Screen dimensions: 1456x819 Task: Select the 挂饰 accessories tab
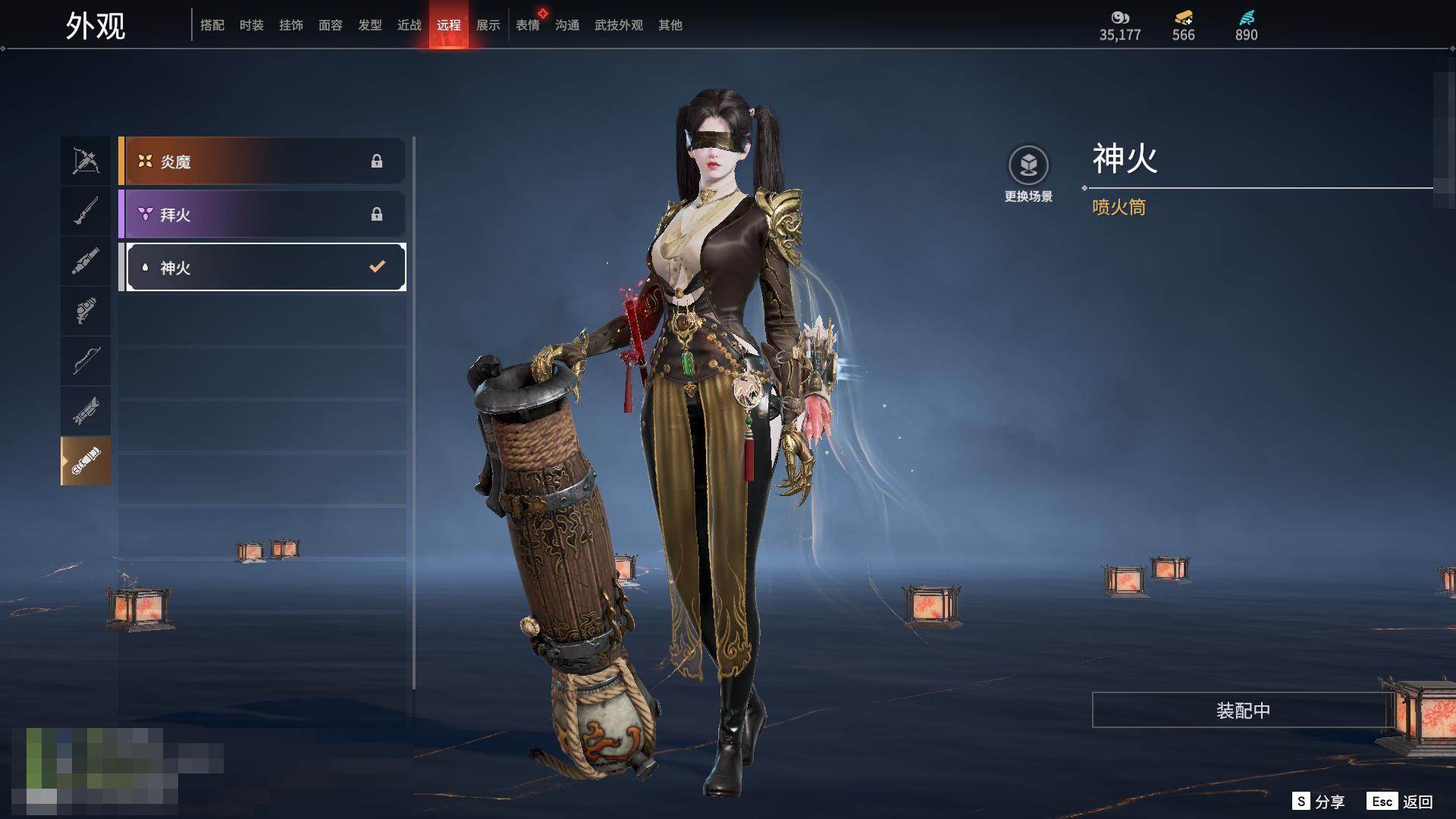tap(291, 25)
